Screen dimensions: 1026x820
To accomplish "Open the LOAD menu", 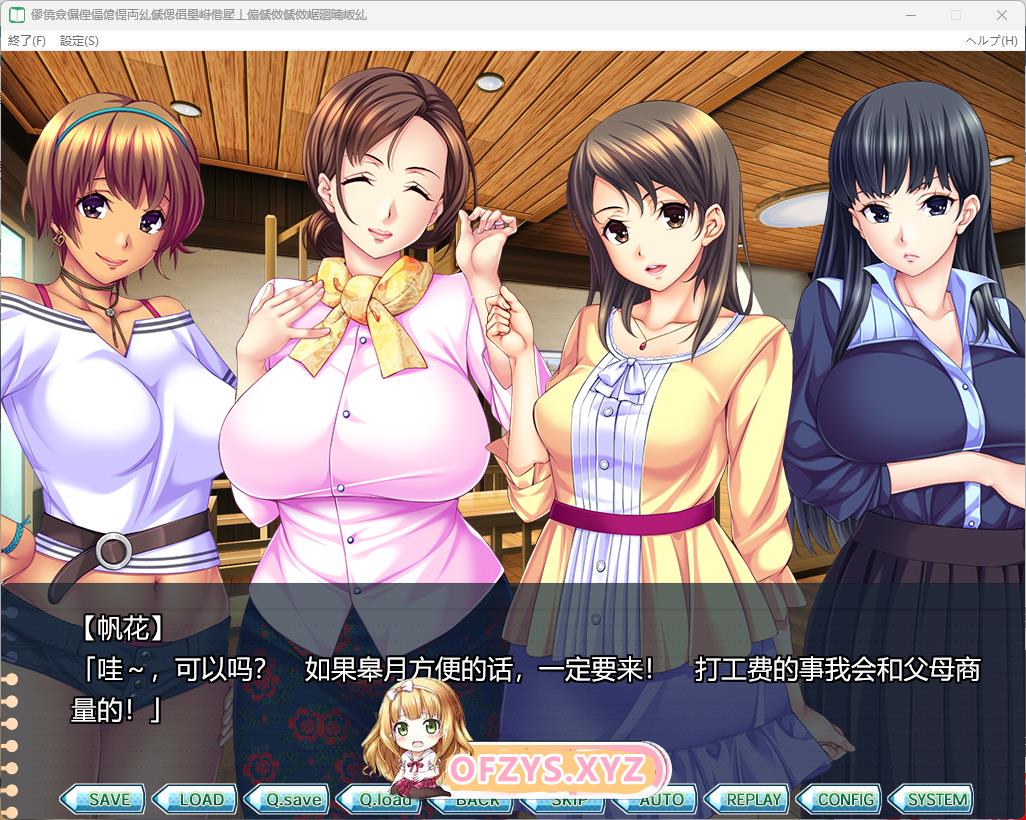I will pos(200,799).
